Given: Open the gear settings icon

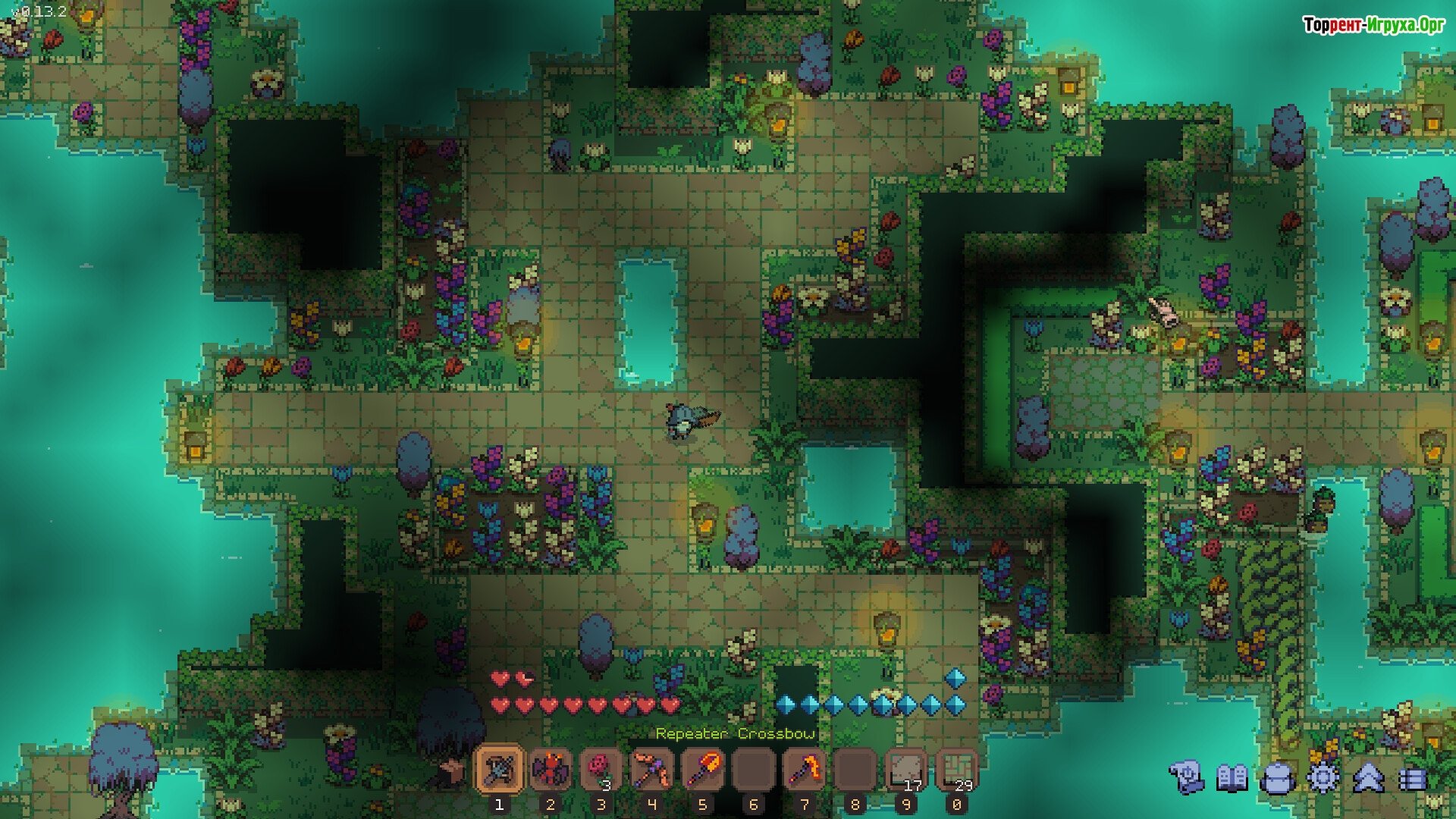Looking at the screenshot, I should (x=1323, y=778).
